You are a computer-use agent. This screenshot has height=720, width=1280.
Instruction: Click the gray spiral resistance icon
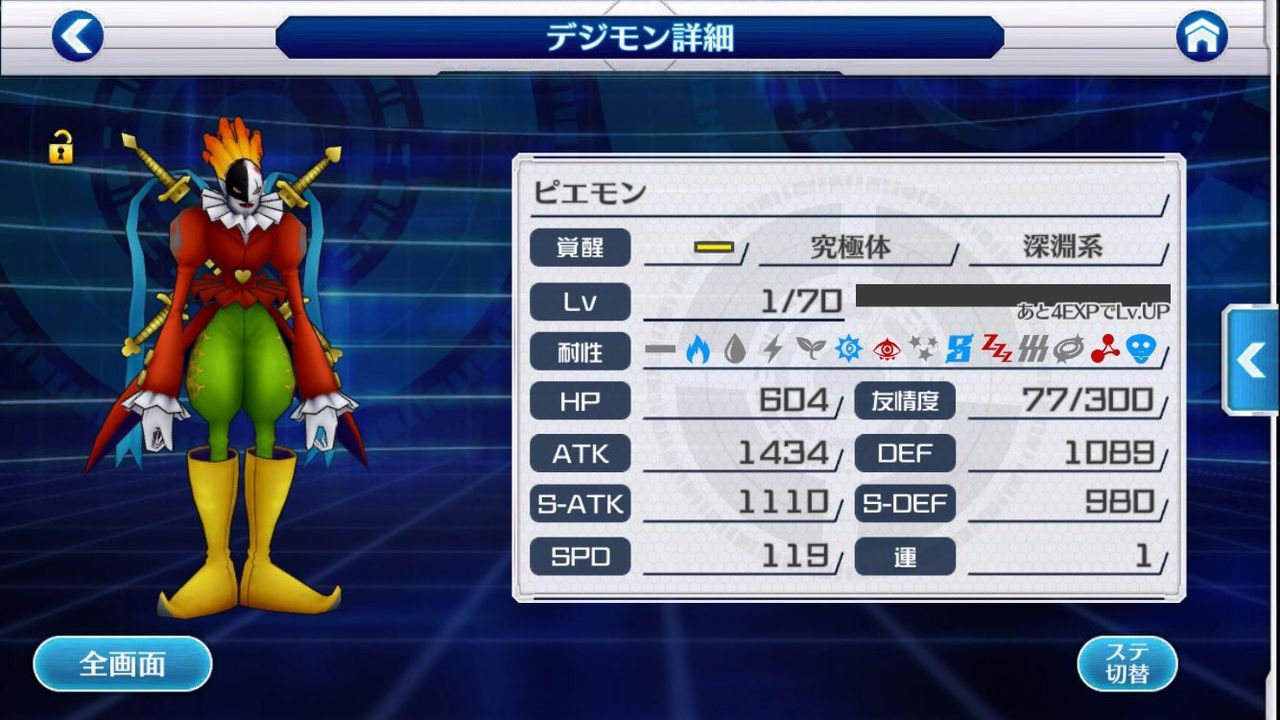pyautogui.click(x=1068, y=348)
